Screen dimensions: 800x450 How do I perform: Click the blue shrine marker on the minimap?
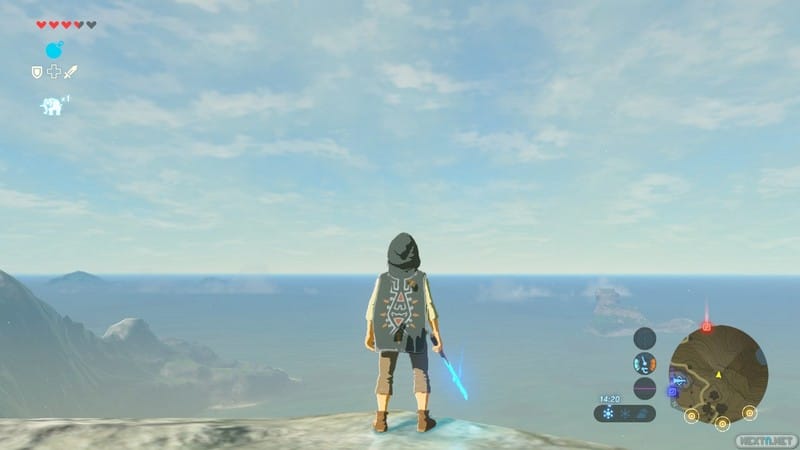coord(673,391)
